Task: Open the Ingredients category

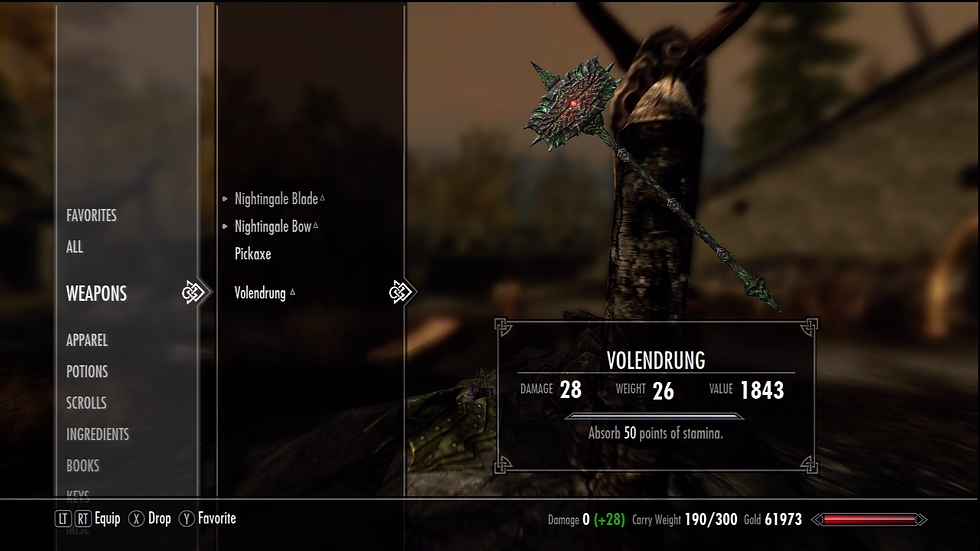Action: (x=97, y=434)
